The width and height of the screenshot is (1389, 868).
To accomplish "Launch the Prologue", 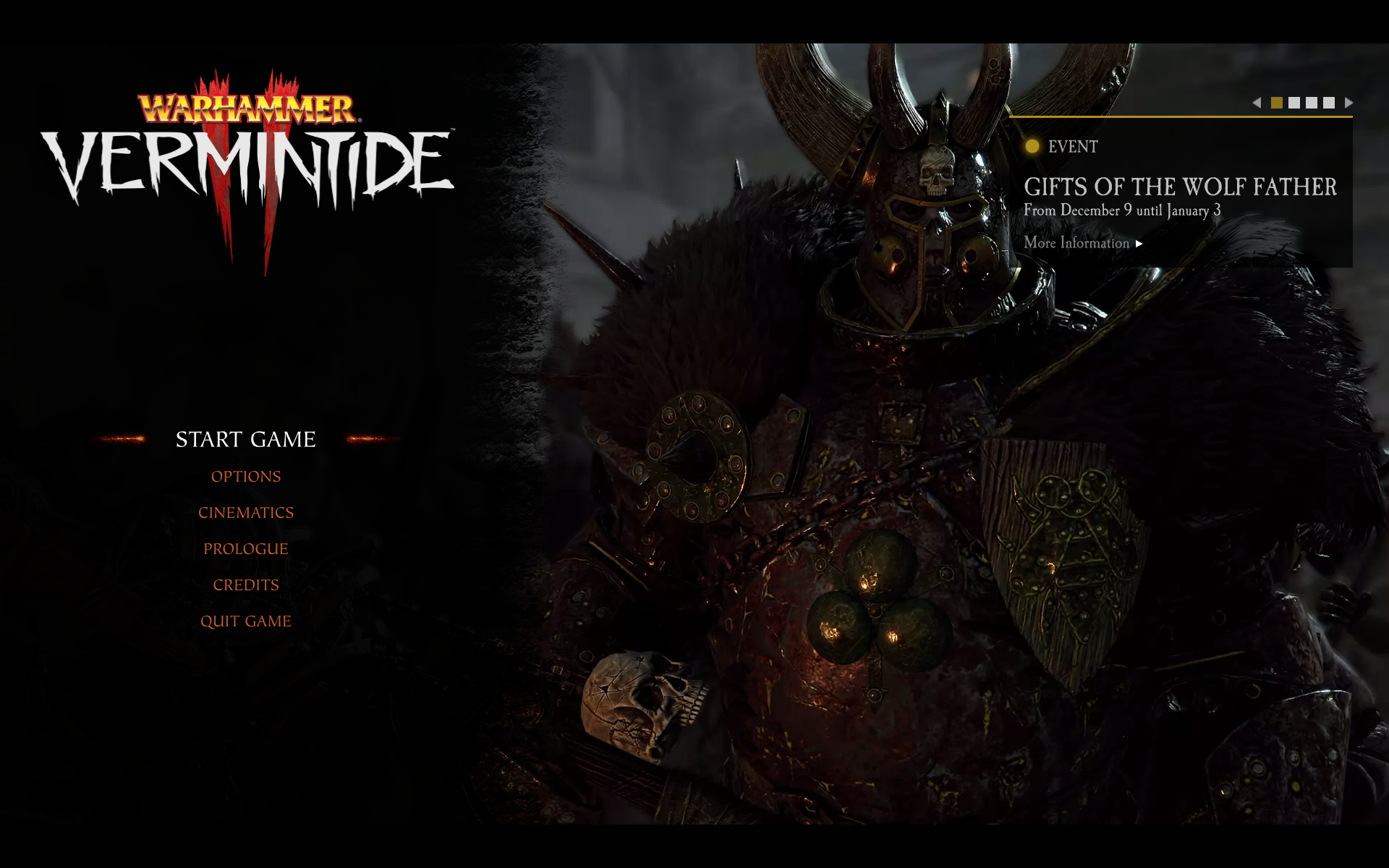I will (x=246, y=549).
